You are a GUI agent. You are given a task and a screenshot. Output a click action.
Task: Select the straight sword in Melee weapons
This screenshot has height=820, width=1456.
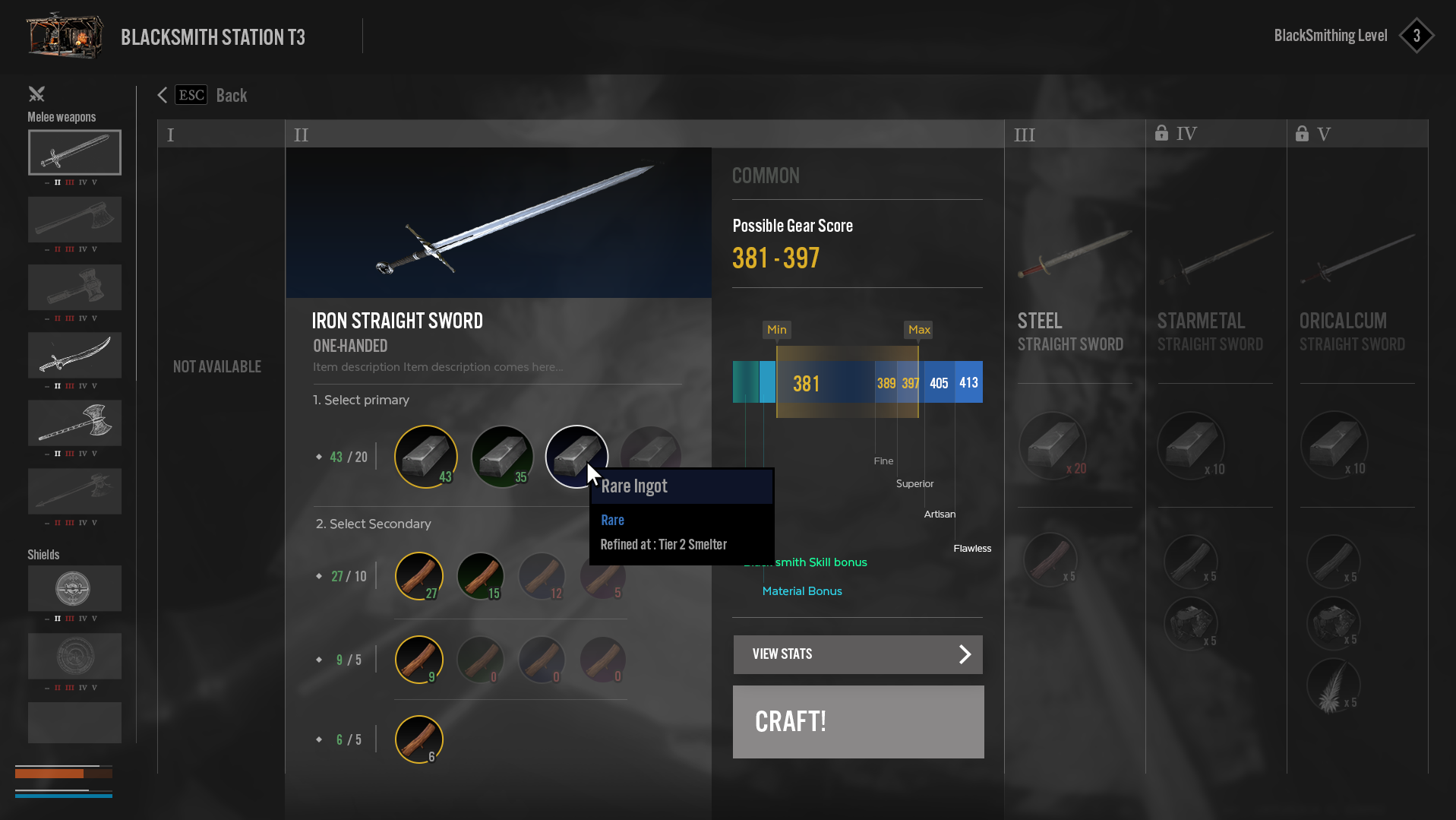click(x=74, y=152)
